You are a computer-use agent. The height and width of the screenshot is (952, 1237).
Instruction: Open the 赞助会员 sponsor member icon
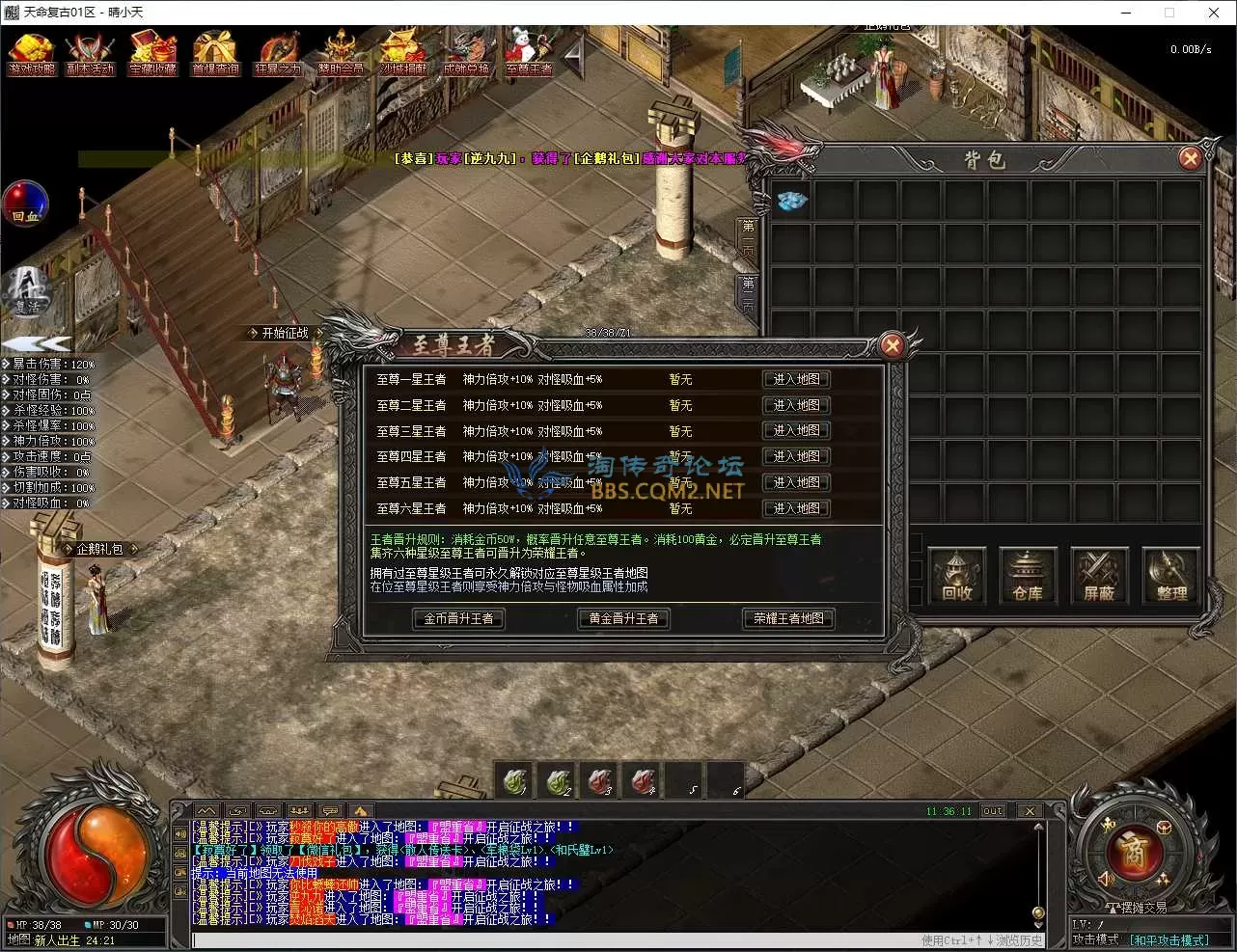tap(341, 54)
